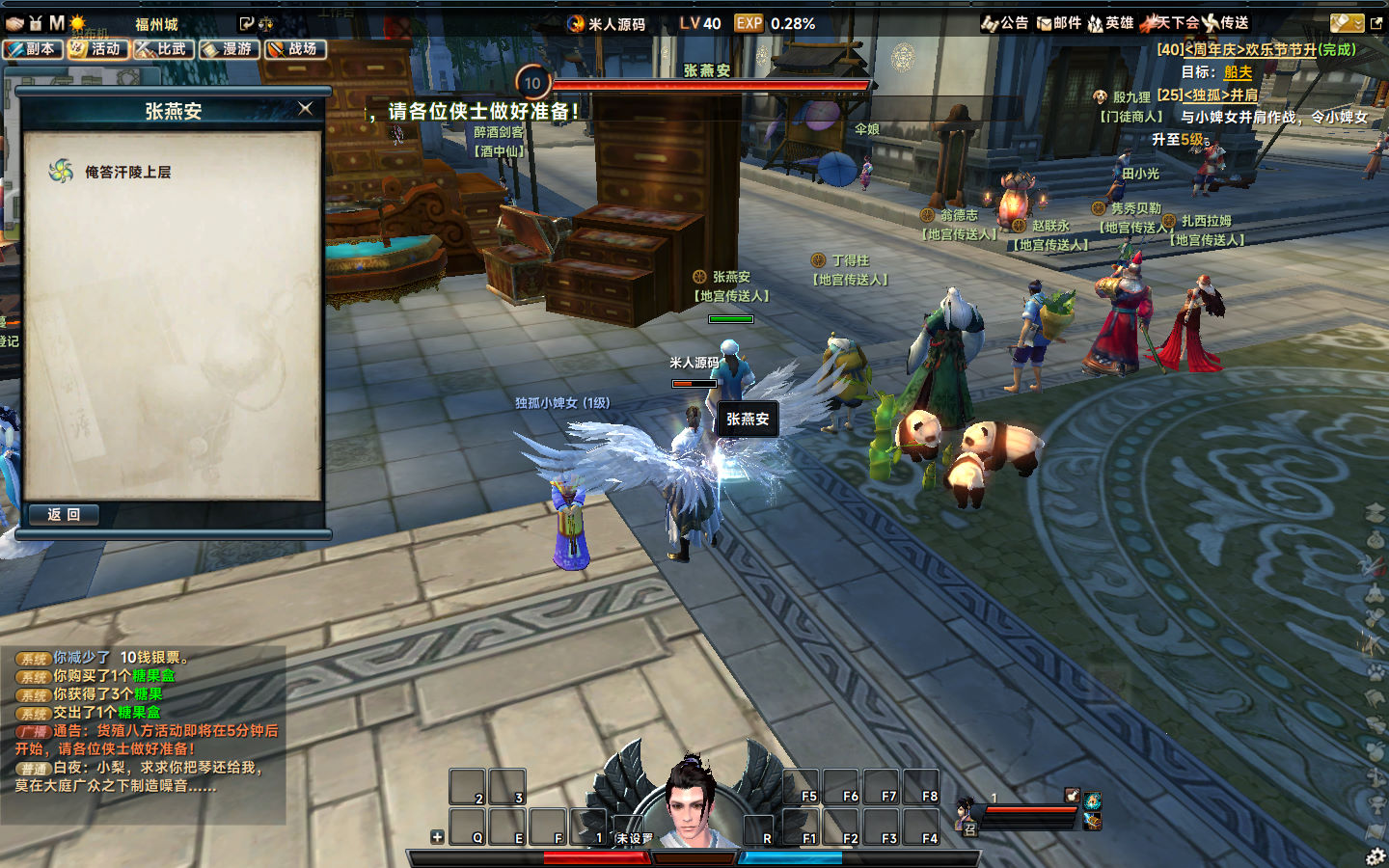1389x868 pixels.
Task: Open the 漫游 roaming menu
Action: point(230,48)
